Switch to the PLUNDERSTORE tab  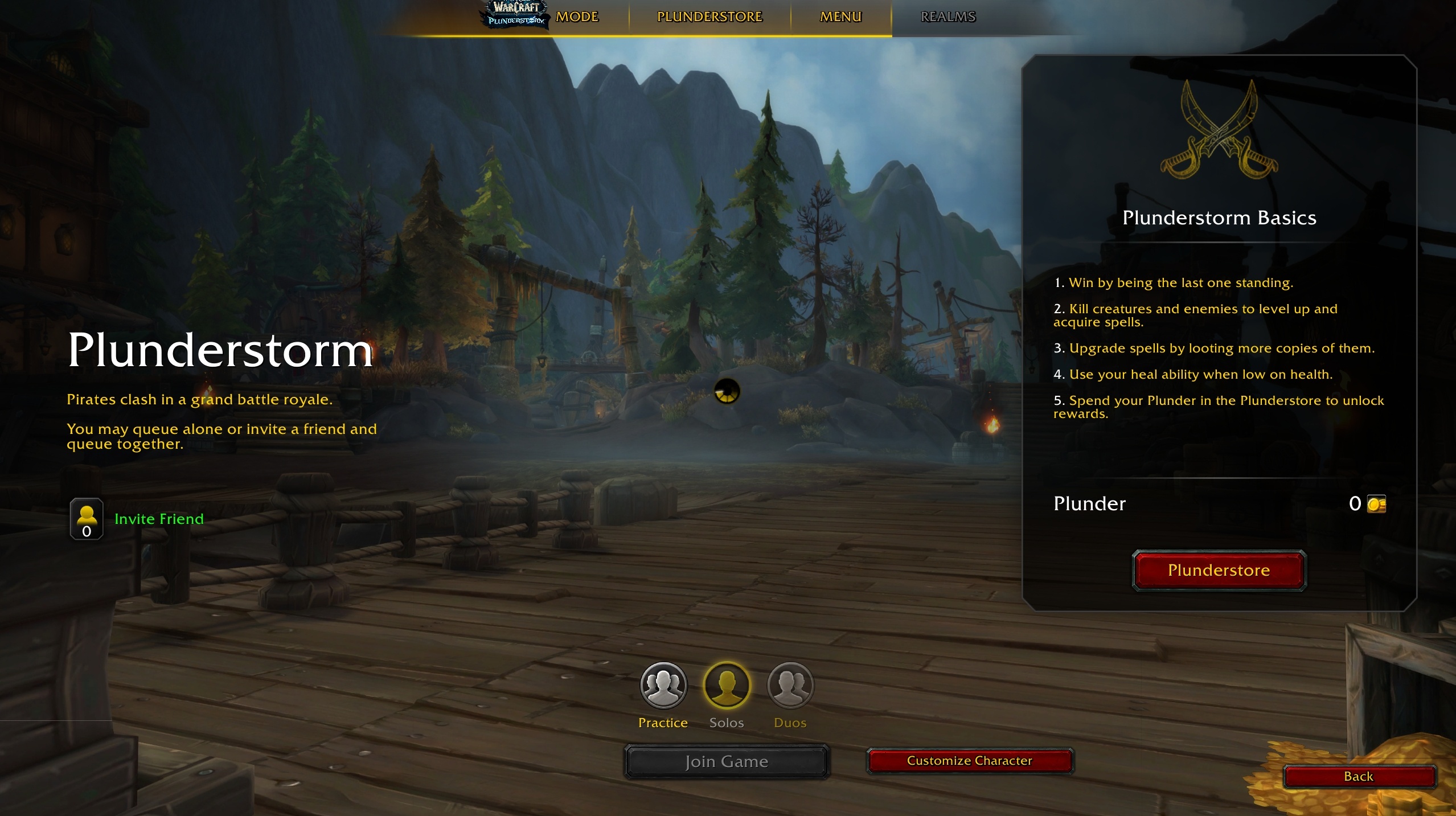pos(709,17)
